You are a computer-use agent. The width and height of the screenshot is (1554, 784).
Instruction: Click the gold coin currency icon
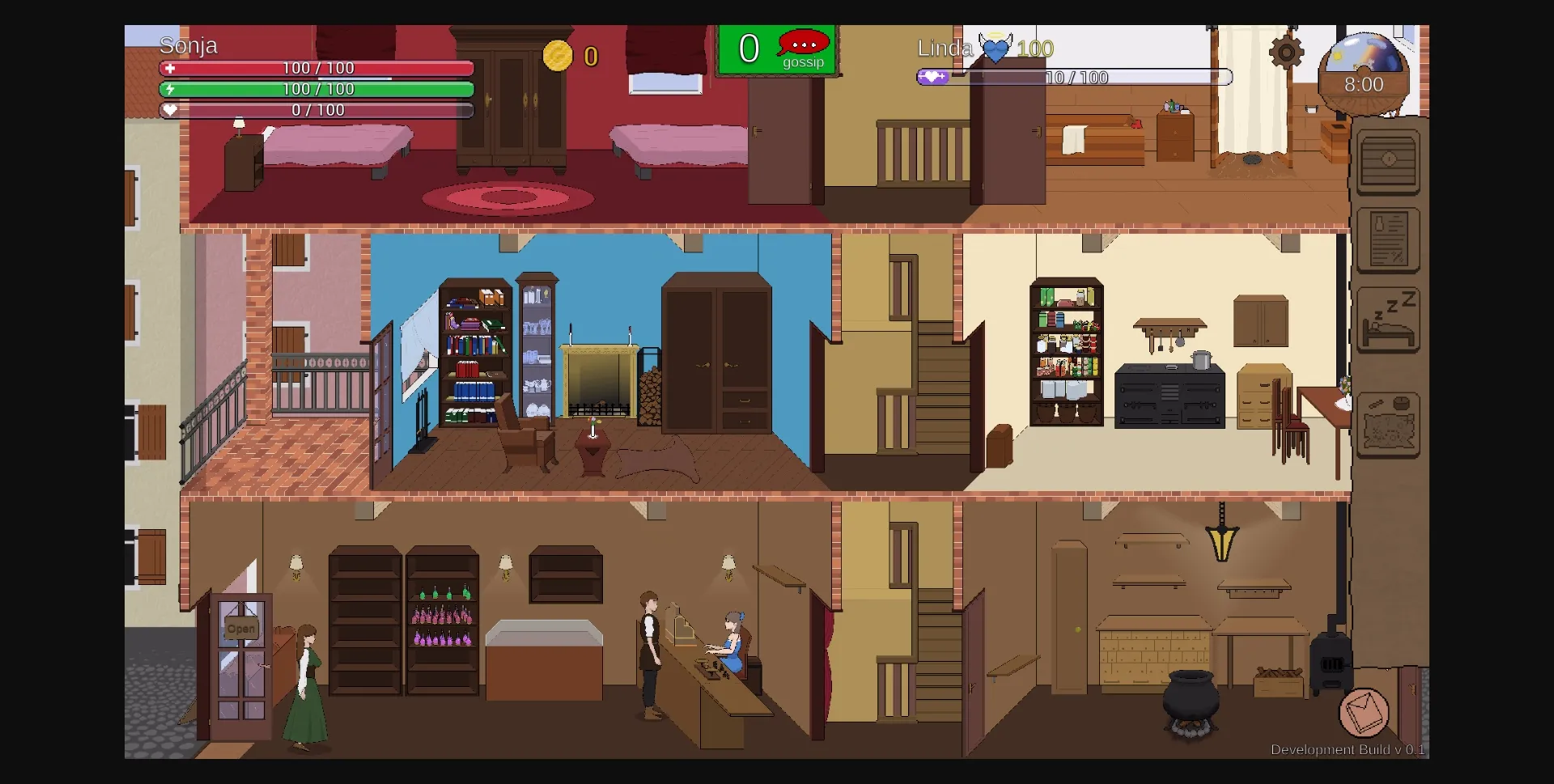559,56
